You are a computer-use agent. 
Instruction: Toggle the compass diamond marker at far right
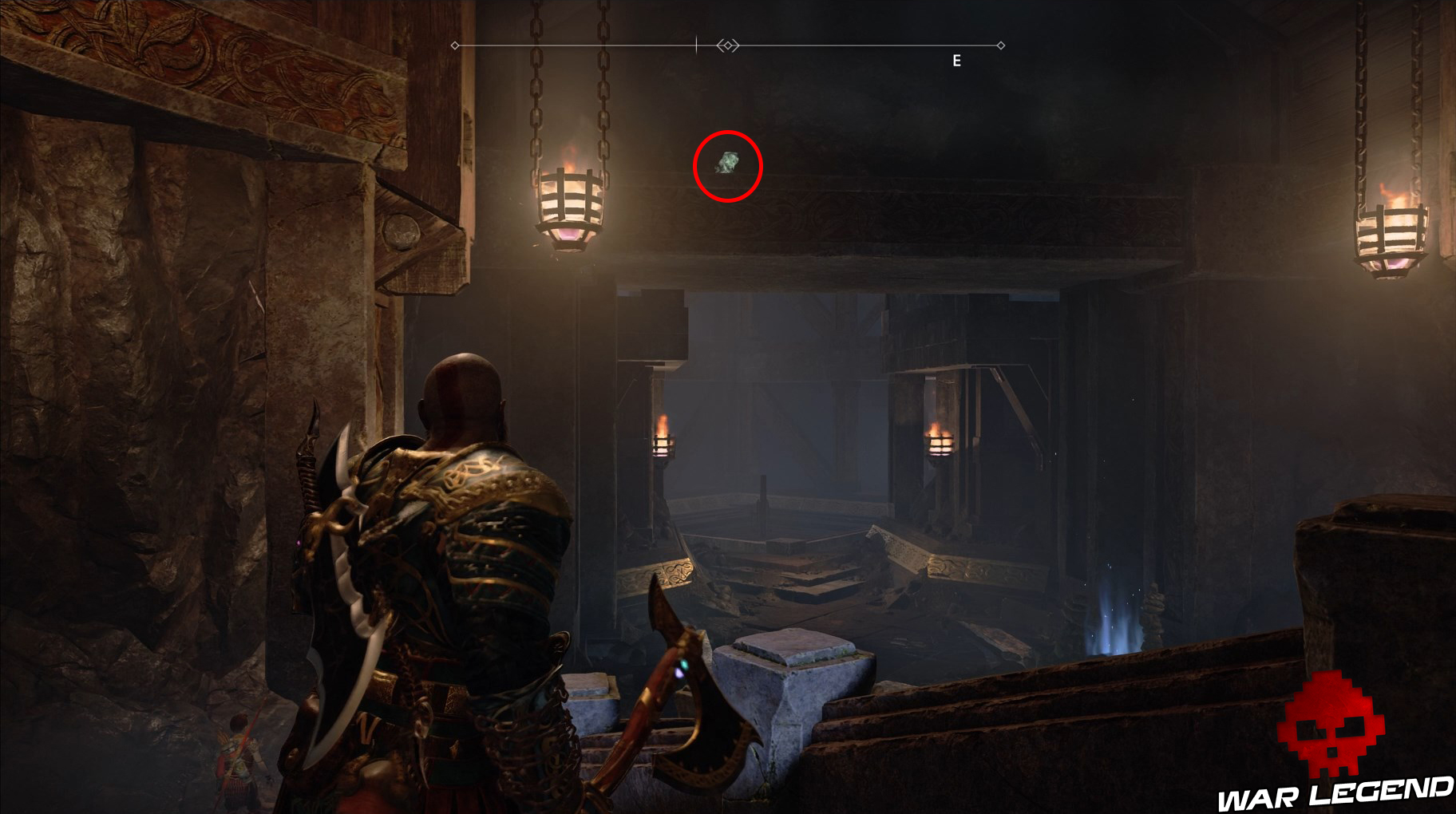[1001, 45]
